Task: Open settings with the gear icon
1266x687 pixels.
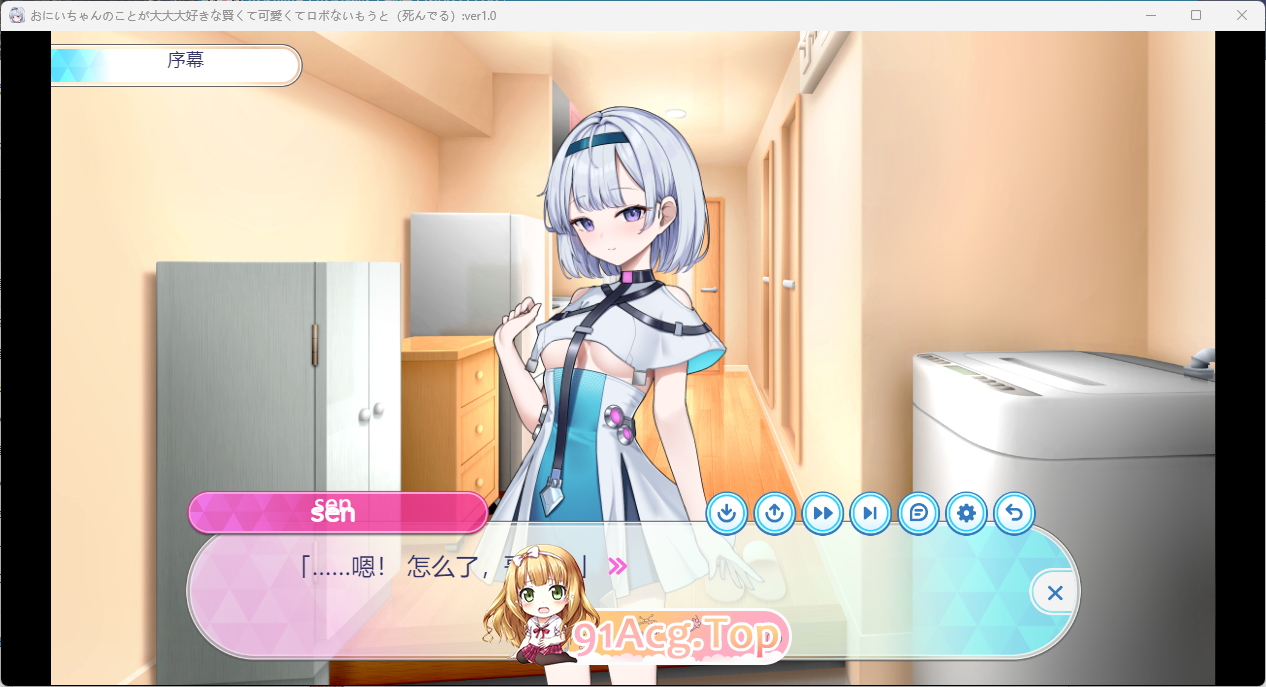Action: pyautogui.click(x=966, y=514)
